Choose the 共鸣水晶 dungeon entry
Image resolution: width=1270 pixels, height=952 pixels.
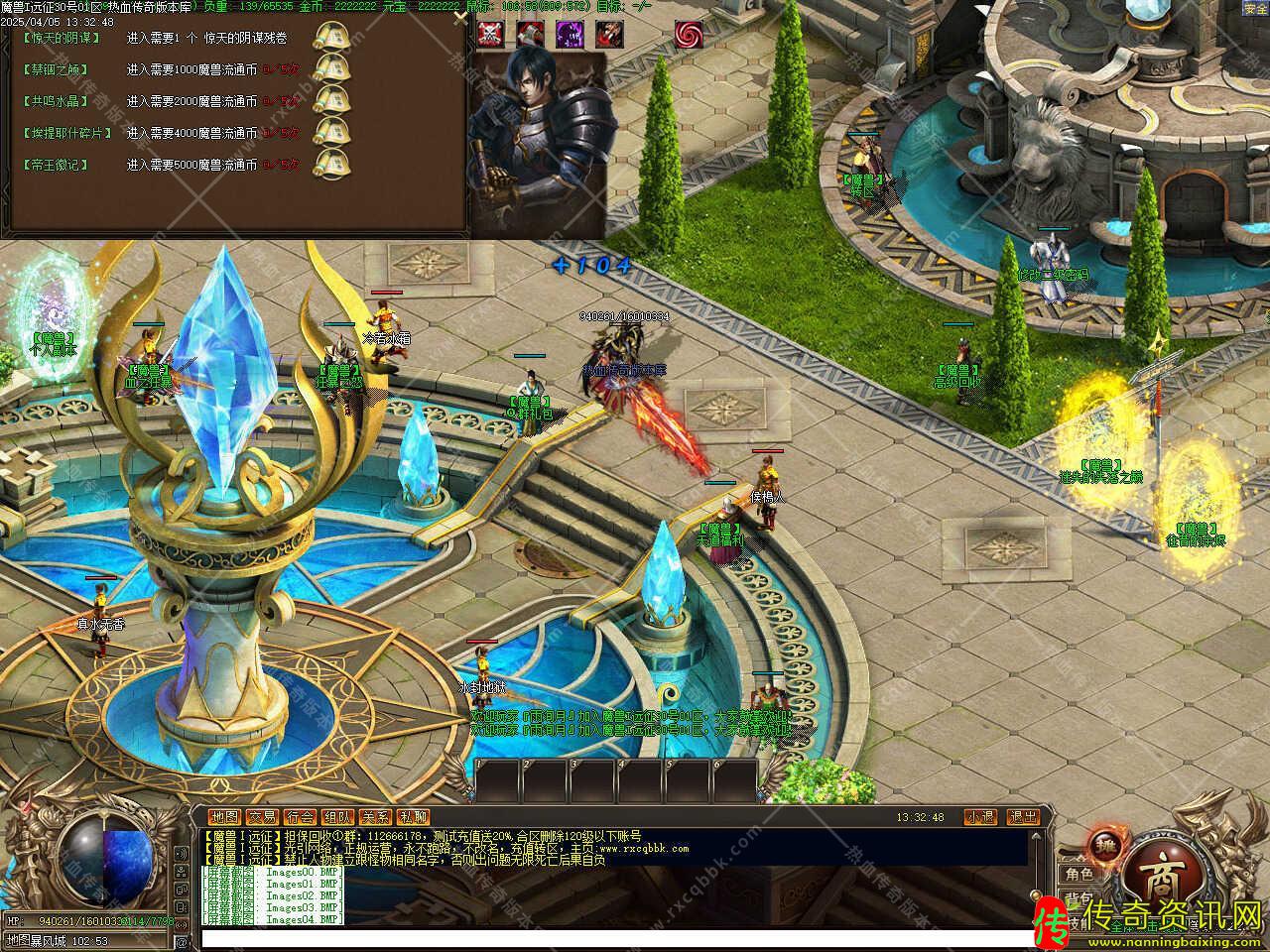click(55, 101)
